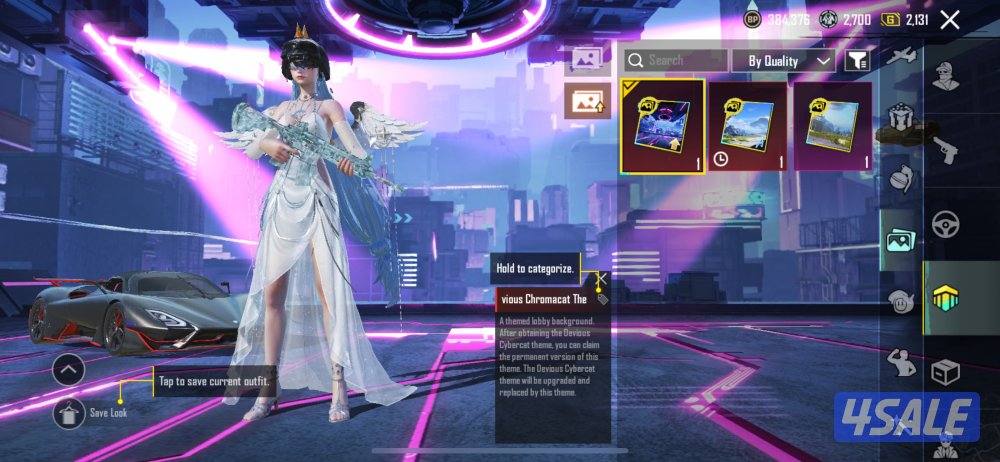
Task: Open the box crate category
Action: pyautogui.click(x=945, y=372)
